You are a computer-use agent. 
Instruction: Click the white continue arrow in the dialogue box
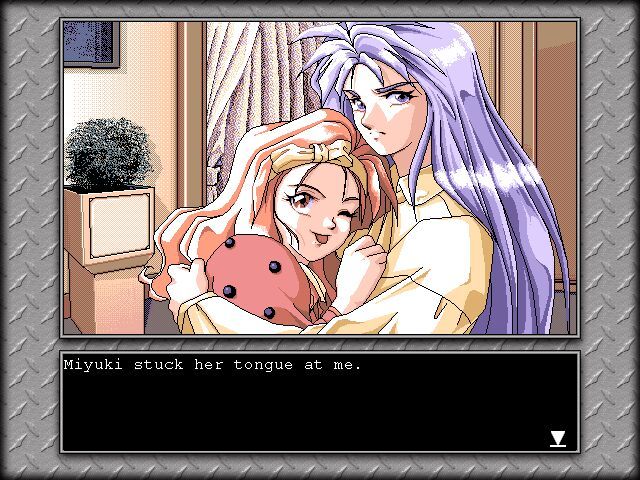558,438
